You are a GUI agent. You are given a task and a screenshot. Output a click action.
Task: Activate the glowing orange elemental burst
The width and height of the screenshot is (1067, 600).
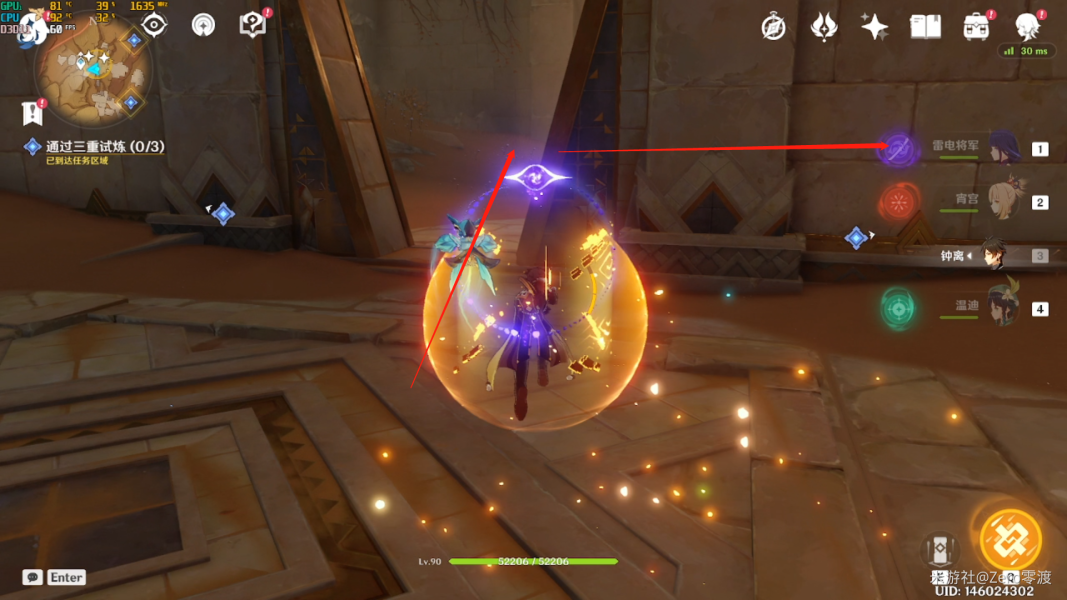1010,540
